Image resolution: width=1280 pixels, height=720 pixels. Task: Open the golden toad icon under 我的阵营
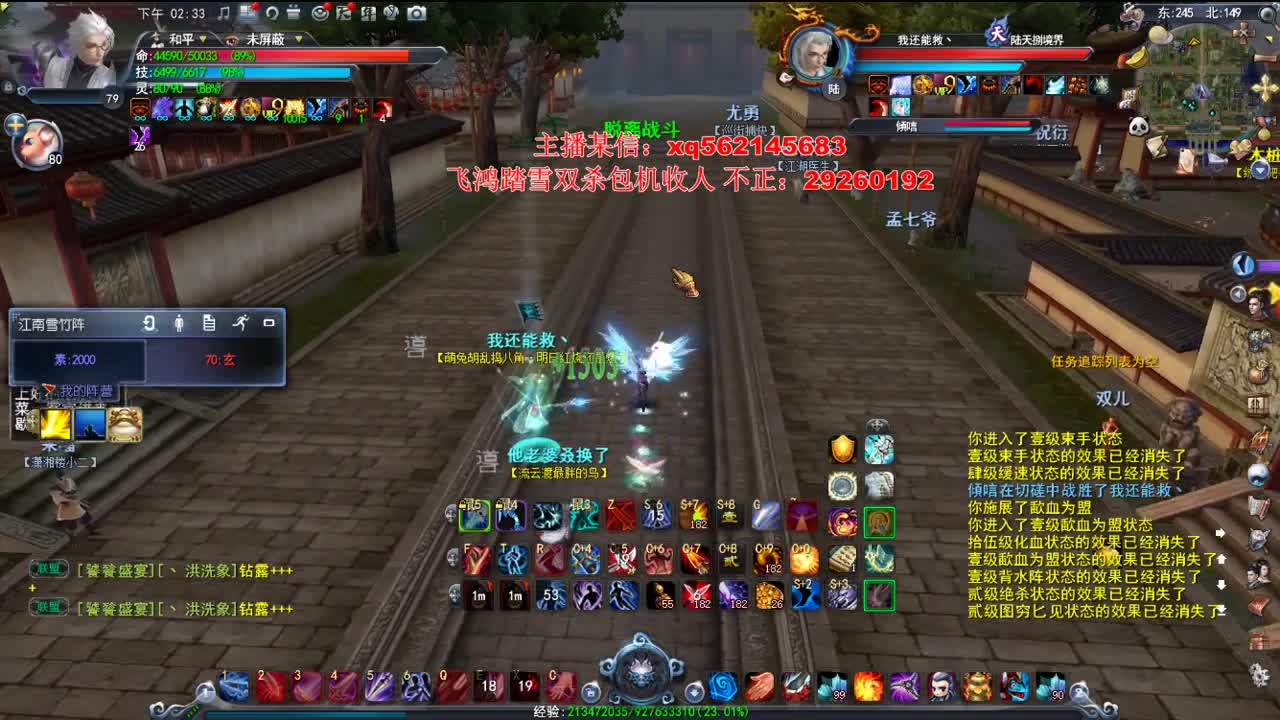tap(124, 425)
